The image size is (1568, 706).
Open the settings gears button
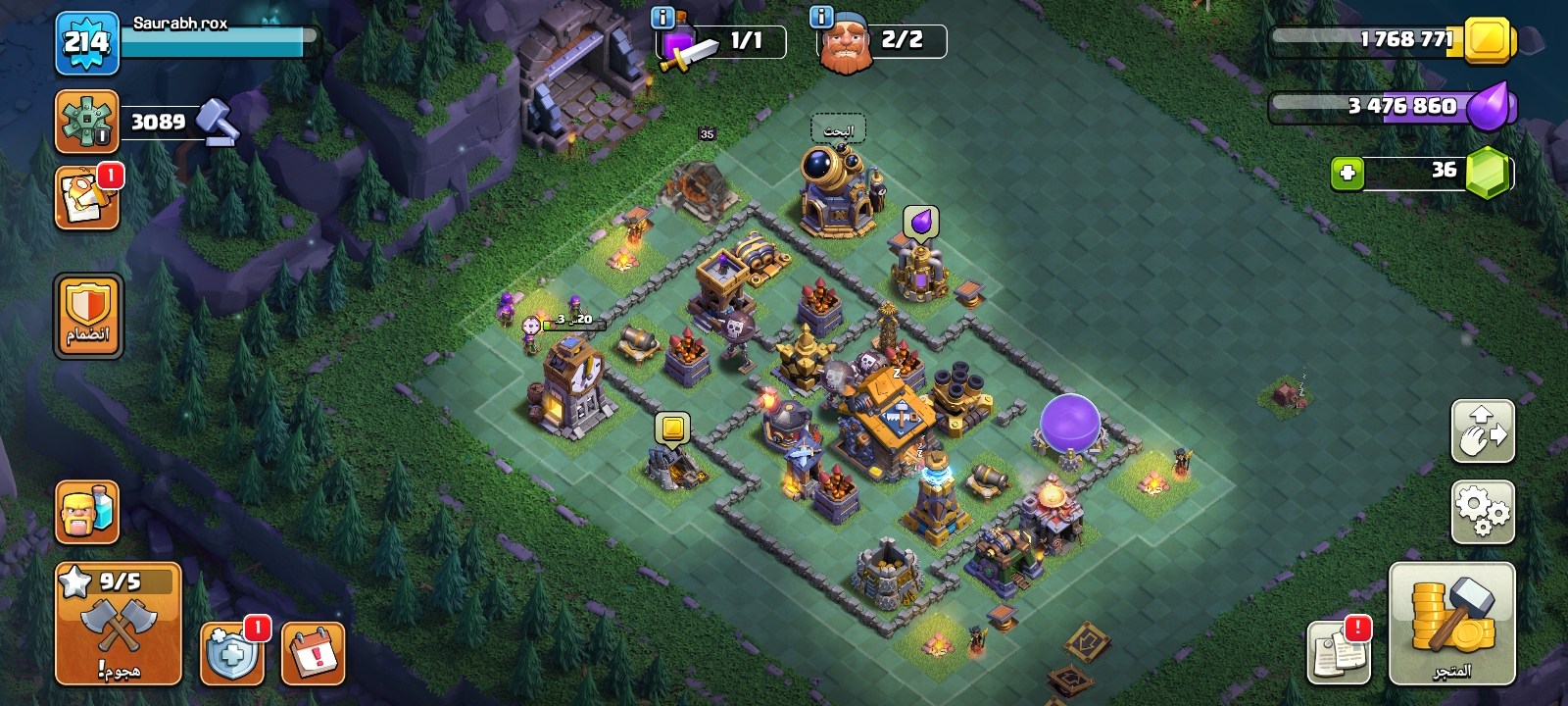pyautogui.click(x=1483, y=511)
